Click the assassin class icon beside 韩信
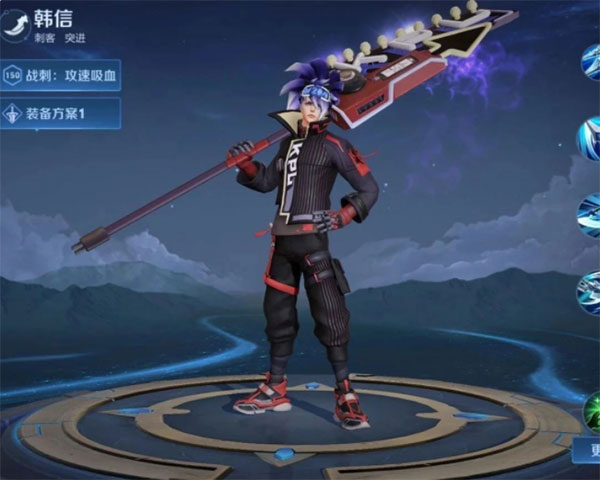This screenshot has height=480, width=600. (15, 25)
